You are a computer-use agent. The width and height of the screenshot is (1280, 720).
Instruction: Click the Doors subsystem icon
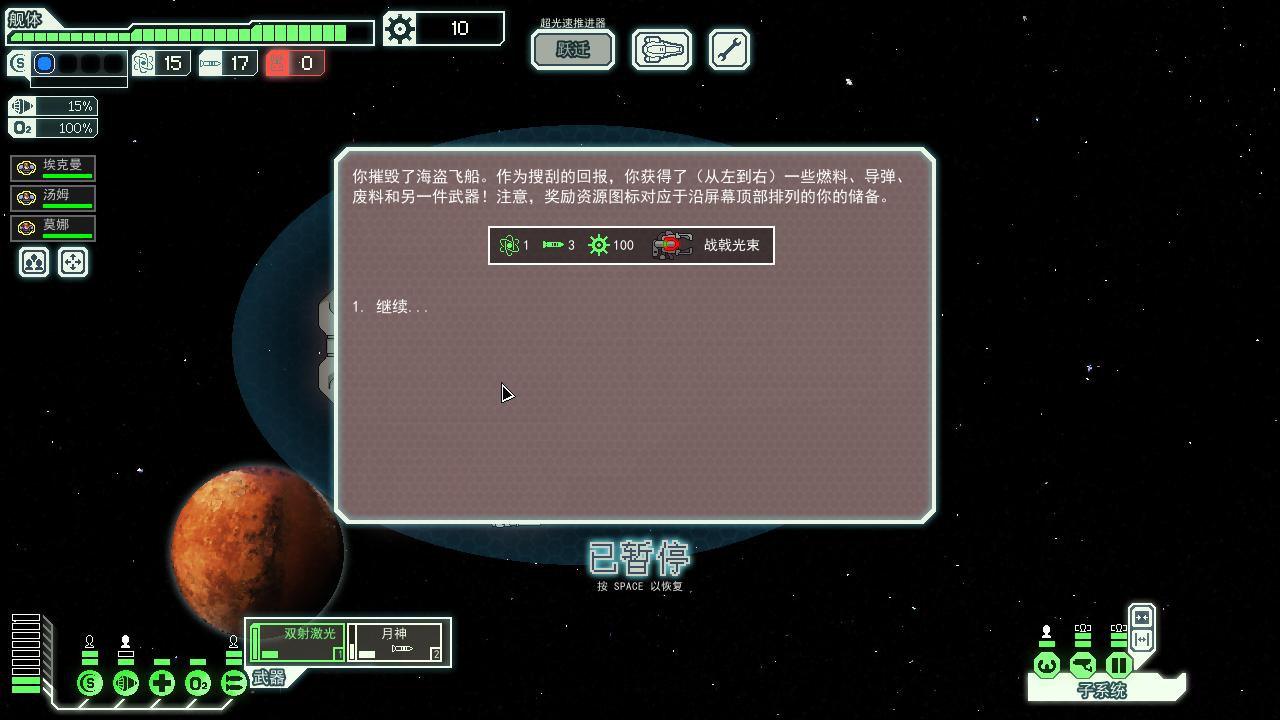coord(1118,665)
